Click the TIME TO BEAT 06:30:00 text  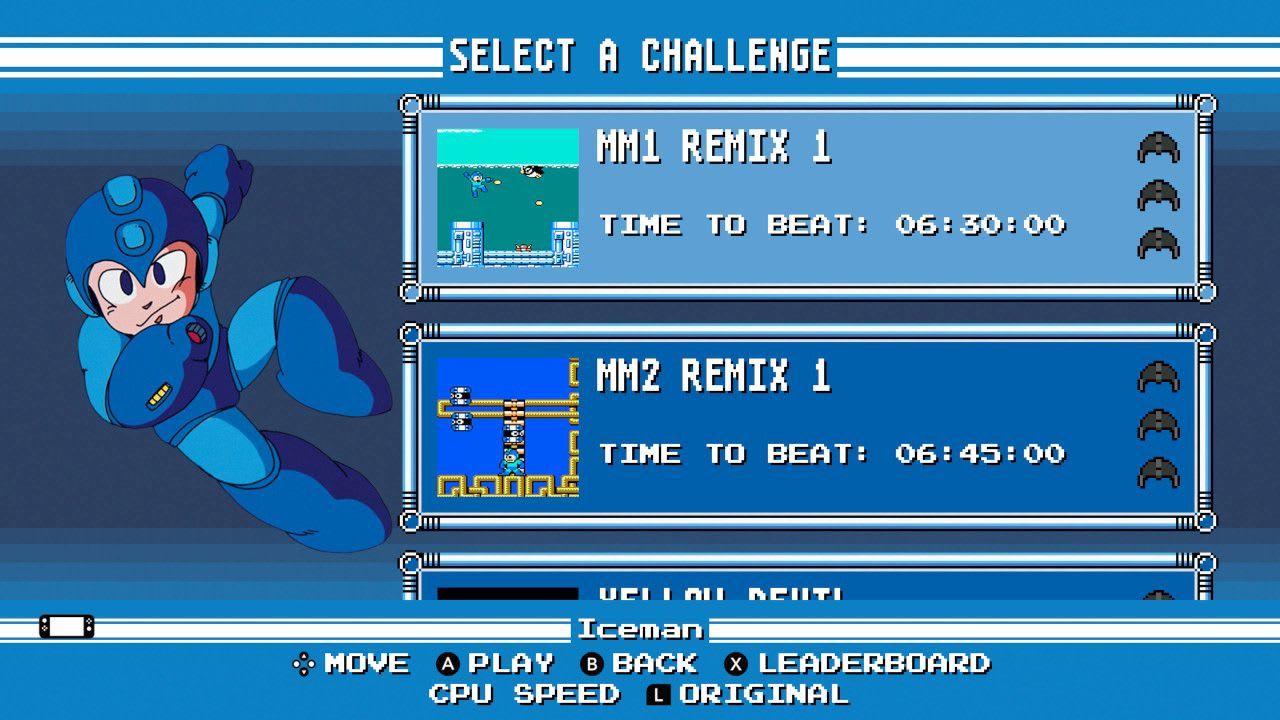point(832,224)
